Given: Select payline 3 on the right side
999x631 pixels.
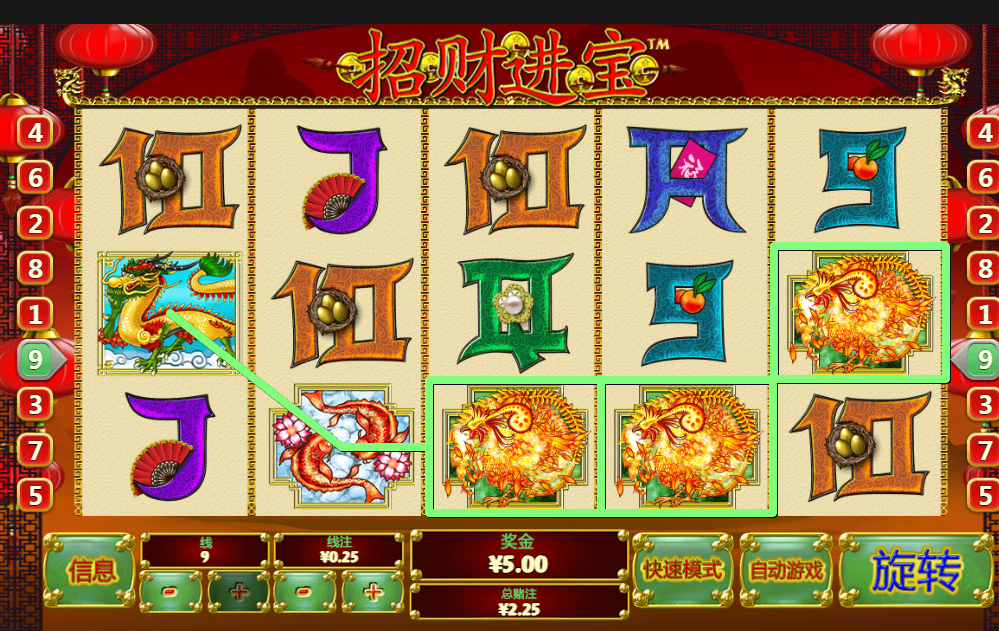Looking at the screenshot, I should [x=984, y=405].
